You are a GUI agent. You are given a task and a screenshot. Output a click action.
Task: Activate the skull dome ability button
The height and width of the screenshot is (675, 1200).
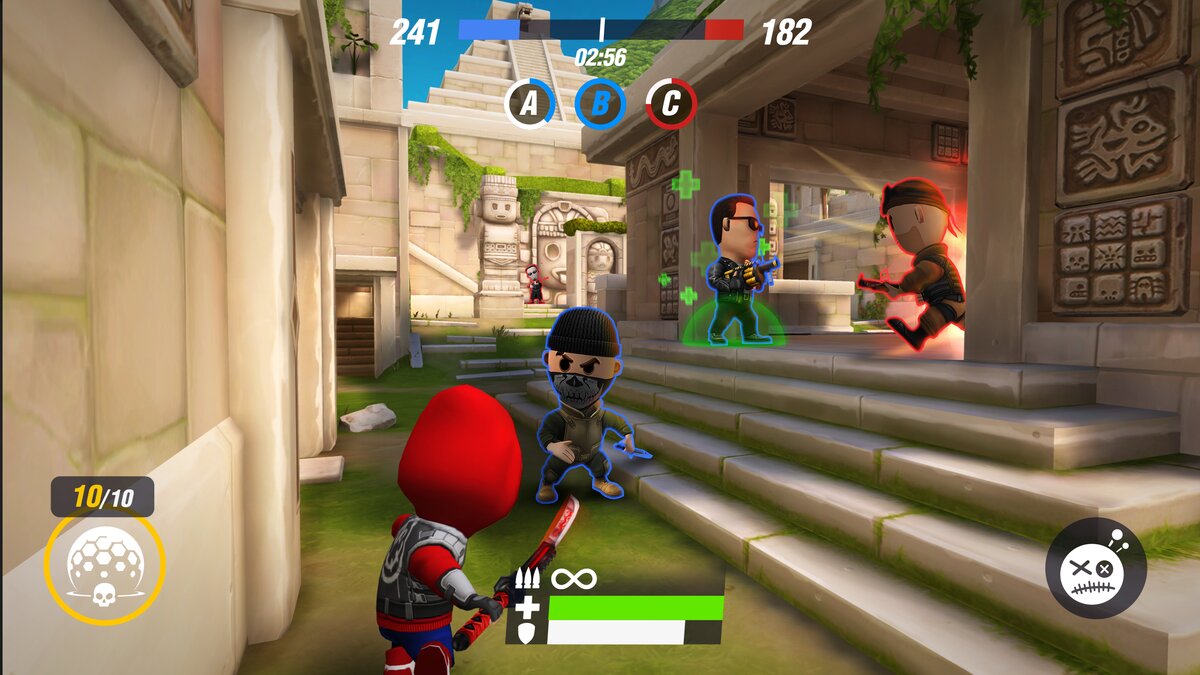pyautogui.click(x=104, y=566)
